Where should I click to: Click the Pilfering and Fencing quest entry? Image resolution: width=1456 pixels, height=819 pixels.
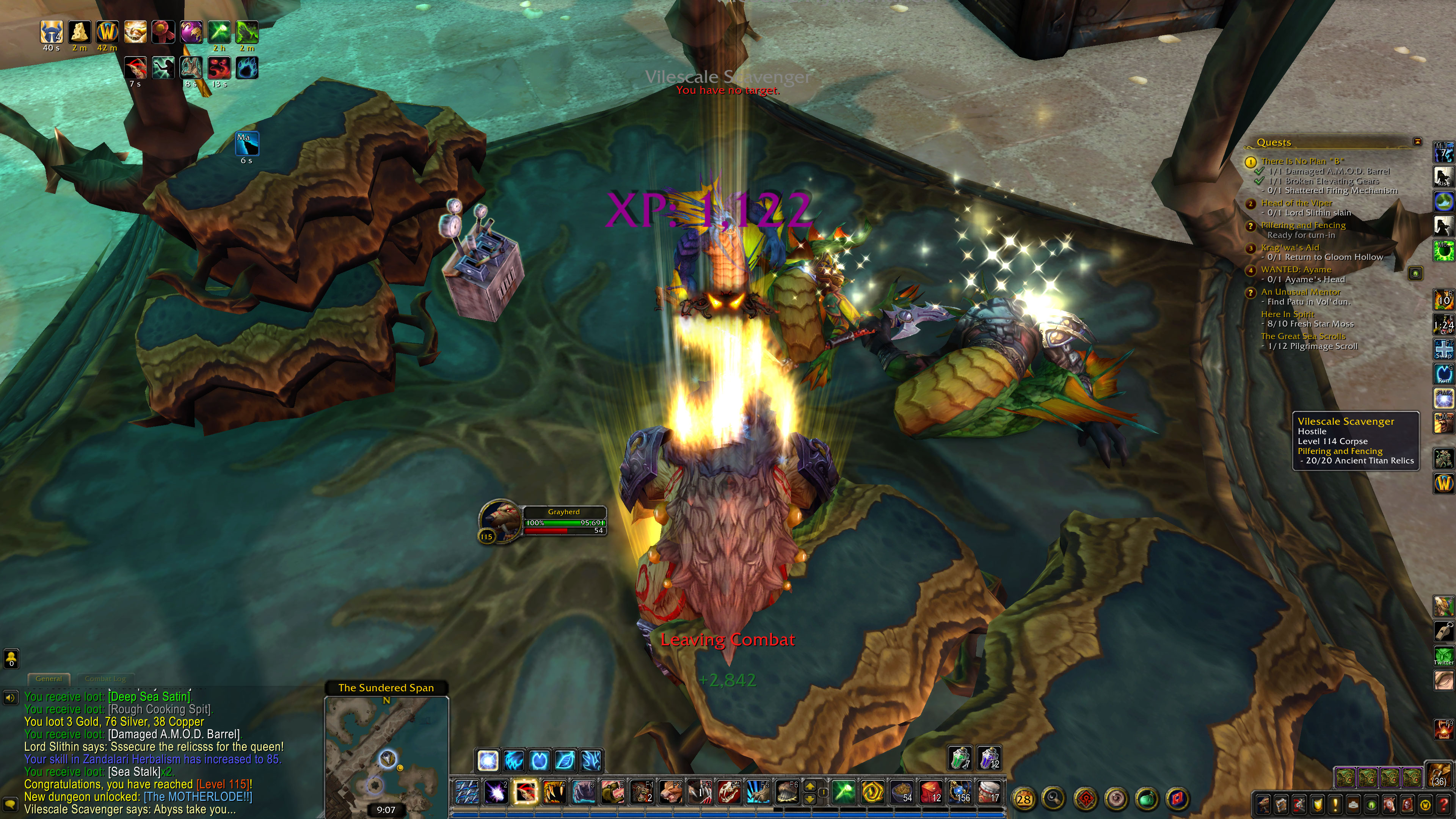pos(1303,225)
